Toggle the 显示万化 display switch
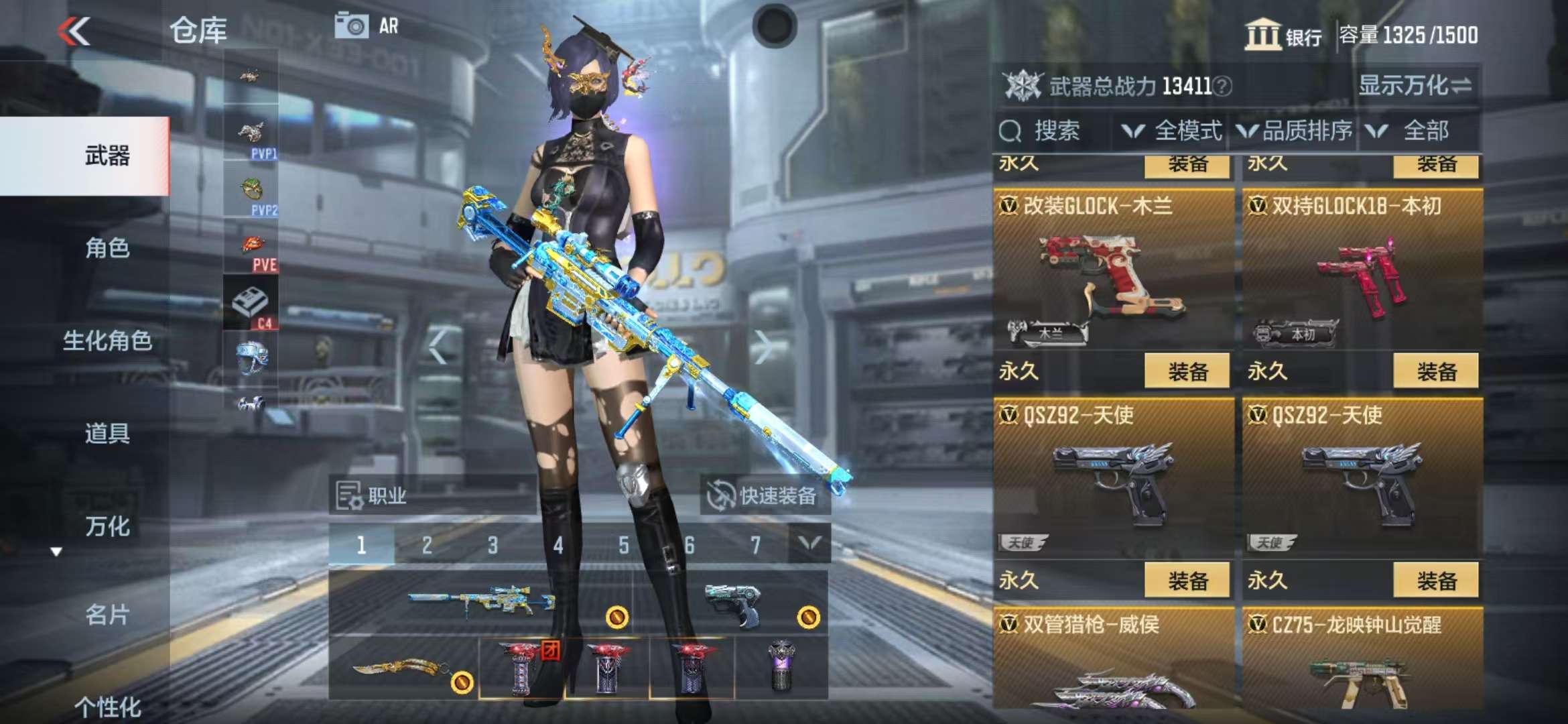The image size is (1568, 724). click(x=1415, y=86)
